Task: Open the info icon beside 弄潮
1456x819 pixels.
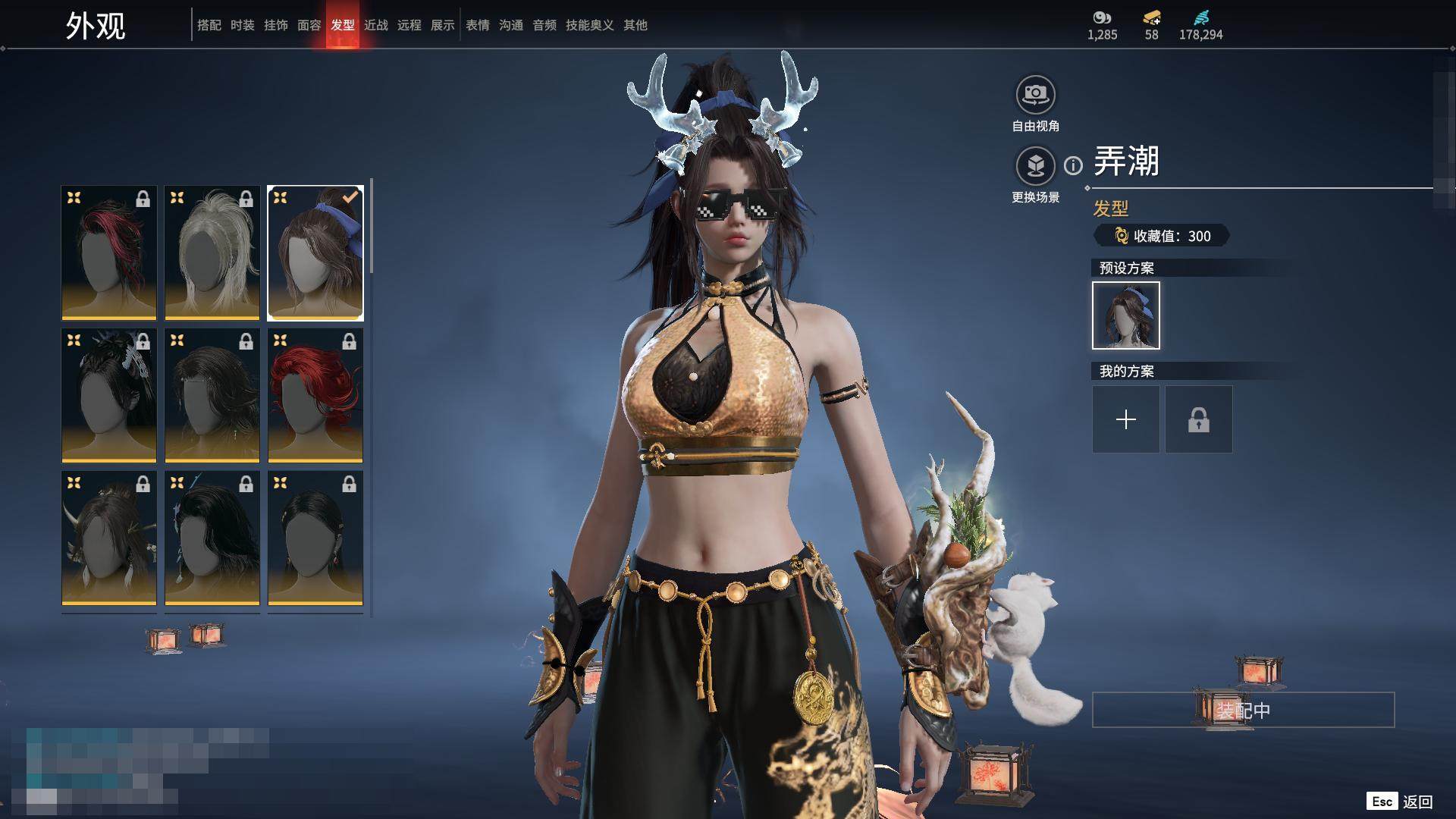Action: 1073,165
